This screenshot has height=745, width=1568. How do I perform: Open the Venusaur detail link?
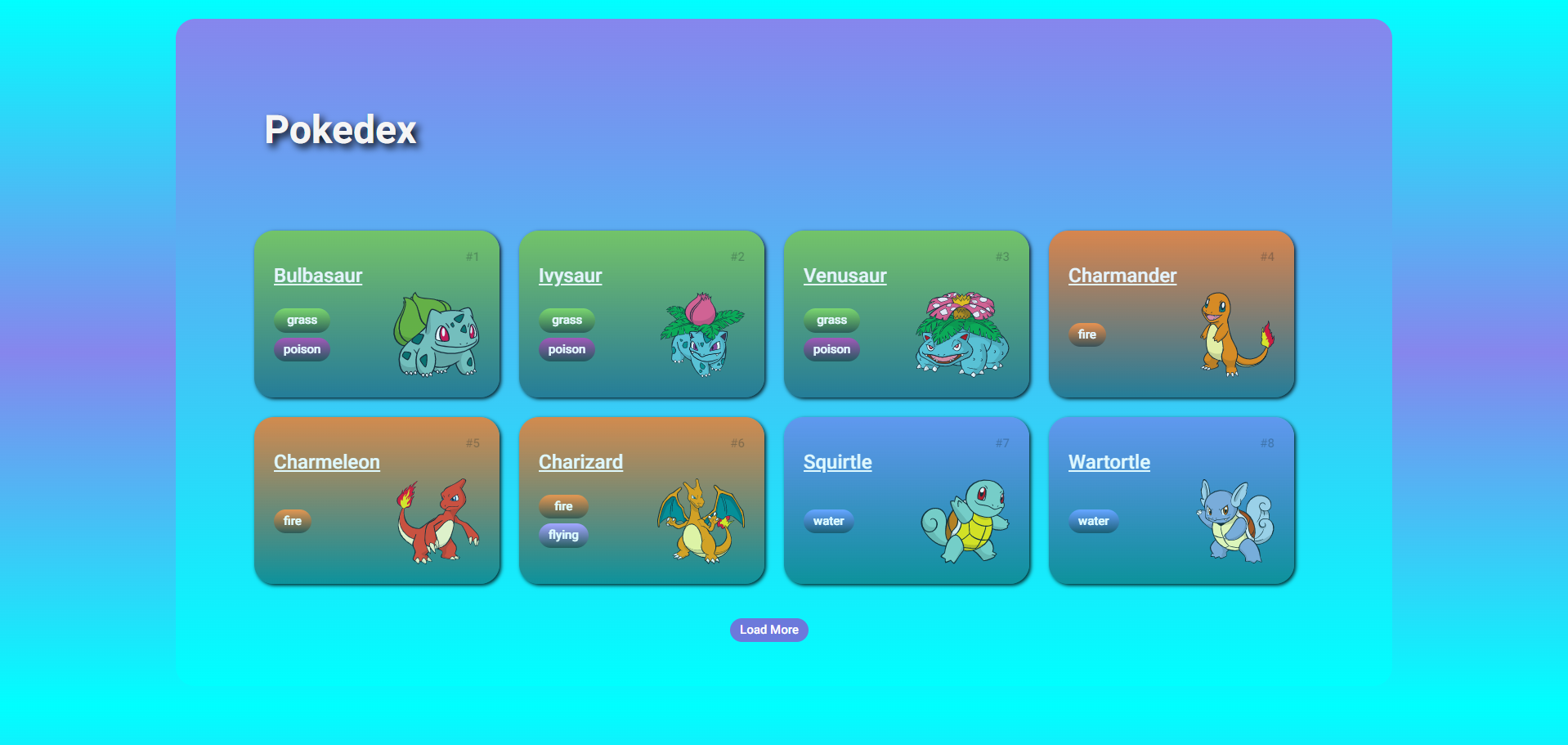point(844,276)
